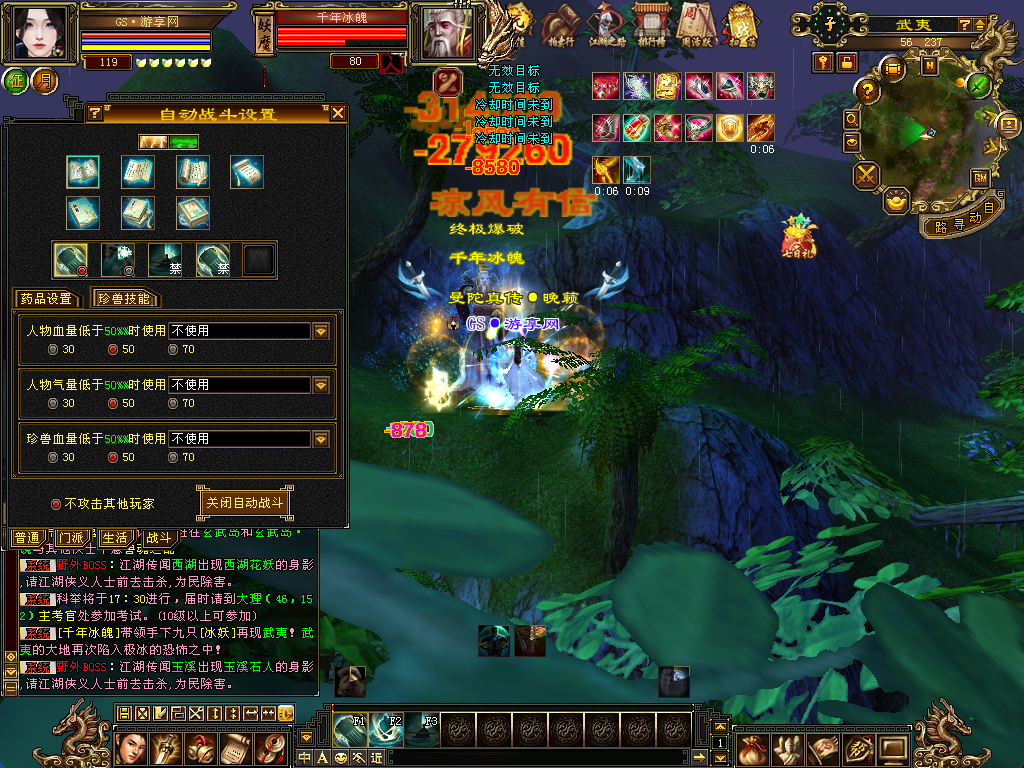
Task: Open the GM button on the minimap
Action: [x=980, y=177]
